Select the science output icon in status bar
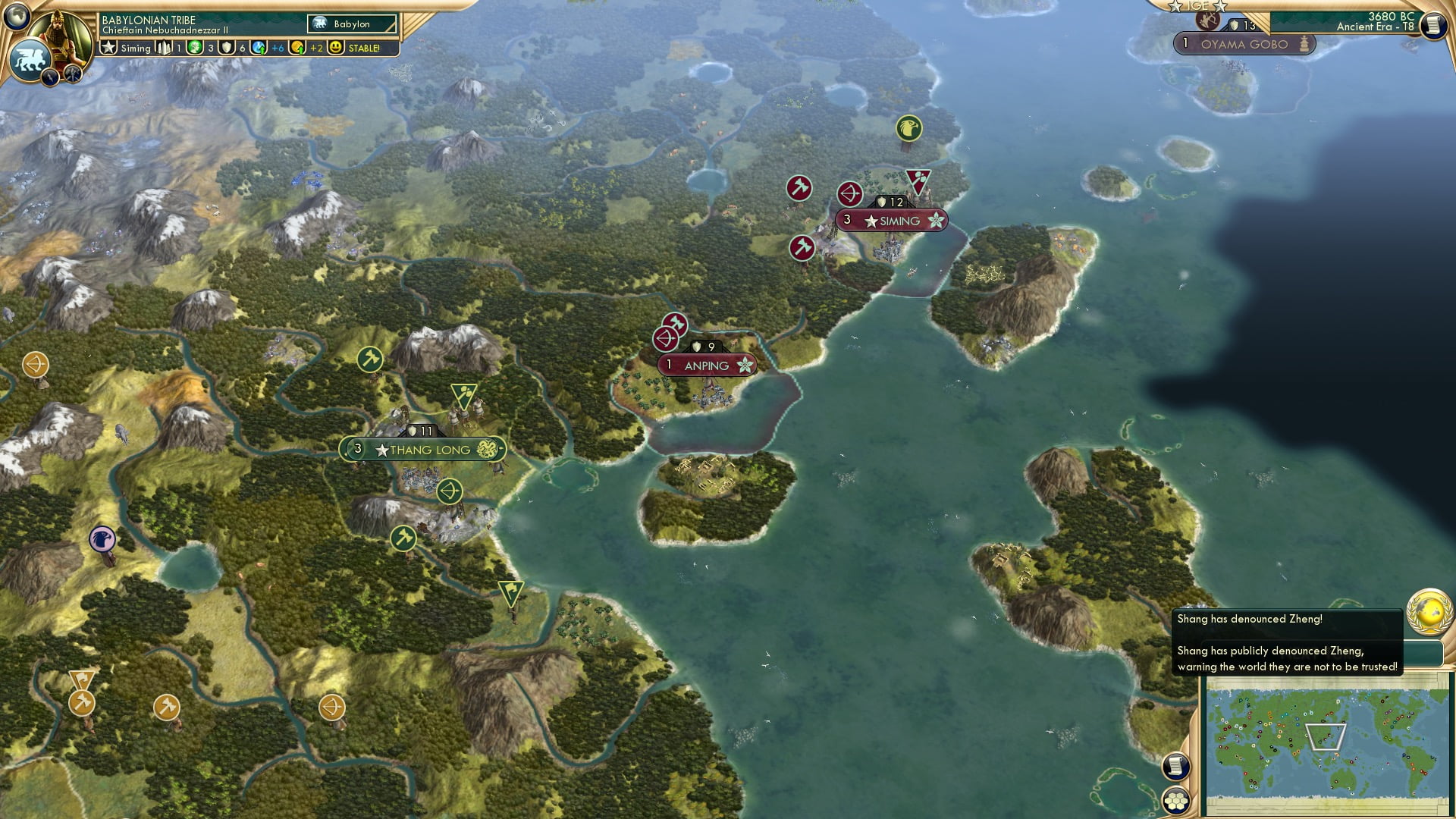 click(x=259, y=48)
